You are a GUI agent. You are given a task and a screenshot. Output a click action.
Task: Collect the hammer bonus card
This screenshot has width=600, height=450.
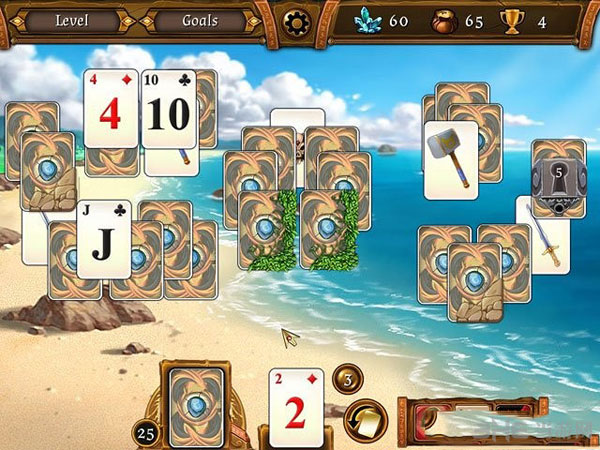click(x=450, y=158)
